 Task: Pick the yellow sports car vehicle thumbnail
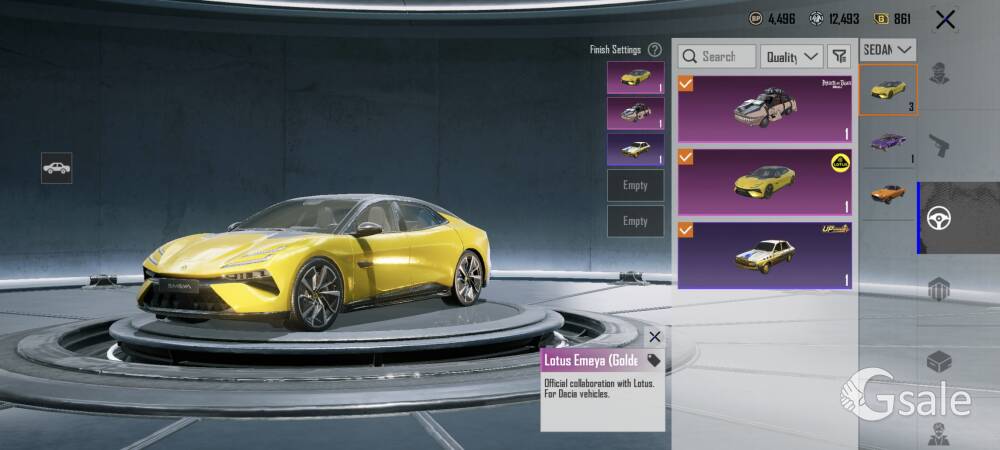888,90
